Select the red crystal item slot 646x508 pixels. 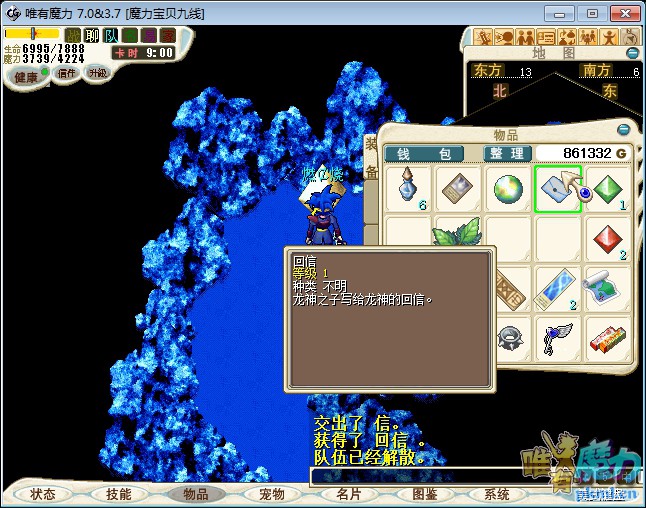tap(608, 239)
